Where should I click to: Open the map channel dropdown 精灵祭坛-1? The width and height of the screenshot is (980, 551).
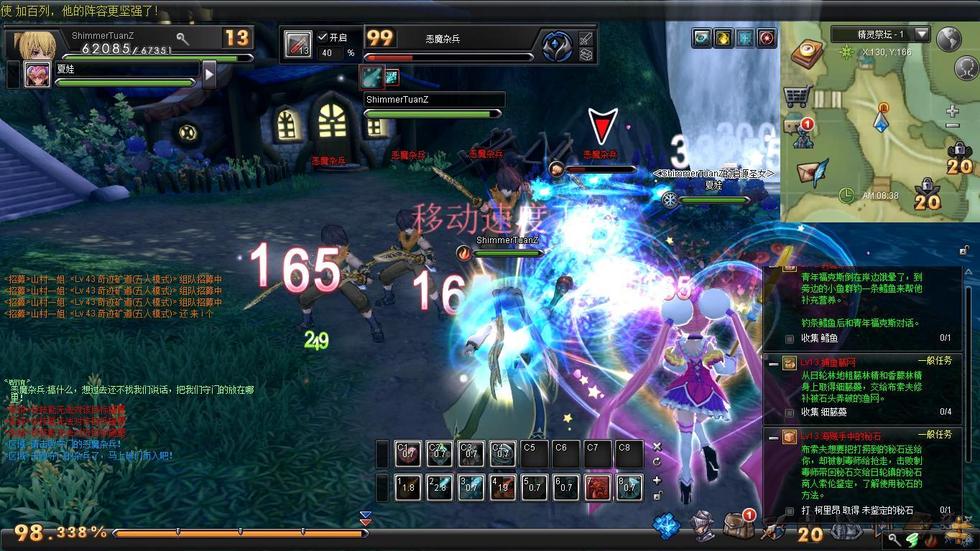point(921,34)
